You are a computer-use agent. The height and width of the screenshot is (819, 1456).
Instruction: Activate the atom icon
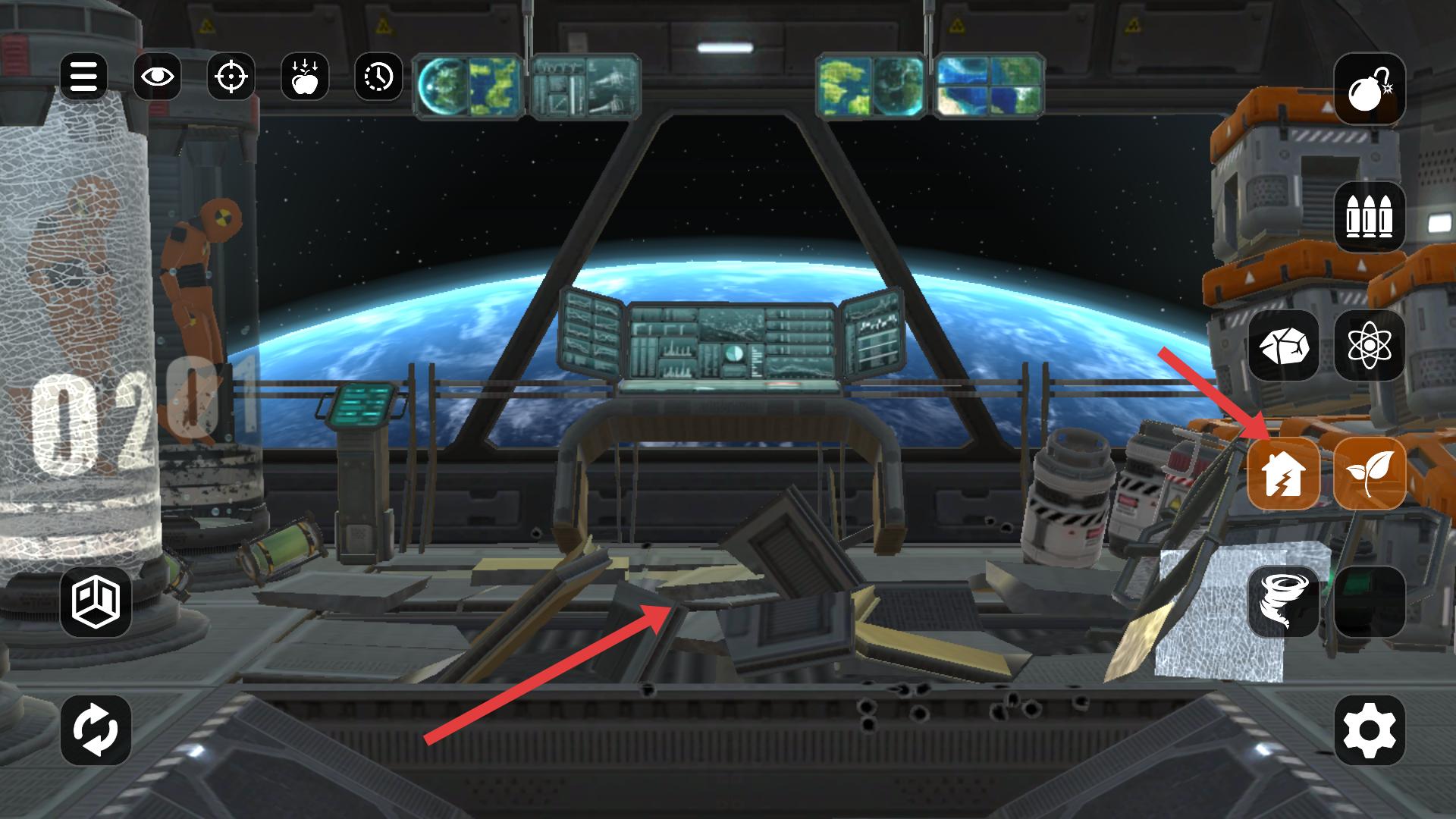1369,346
